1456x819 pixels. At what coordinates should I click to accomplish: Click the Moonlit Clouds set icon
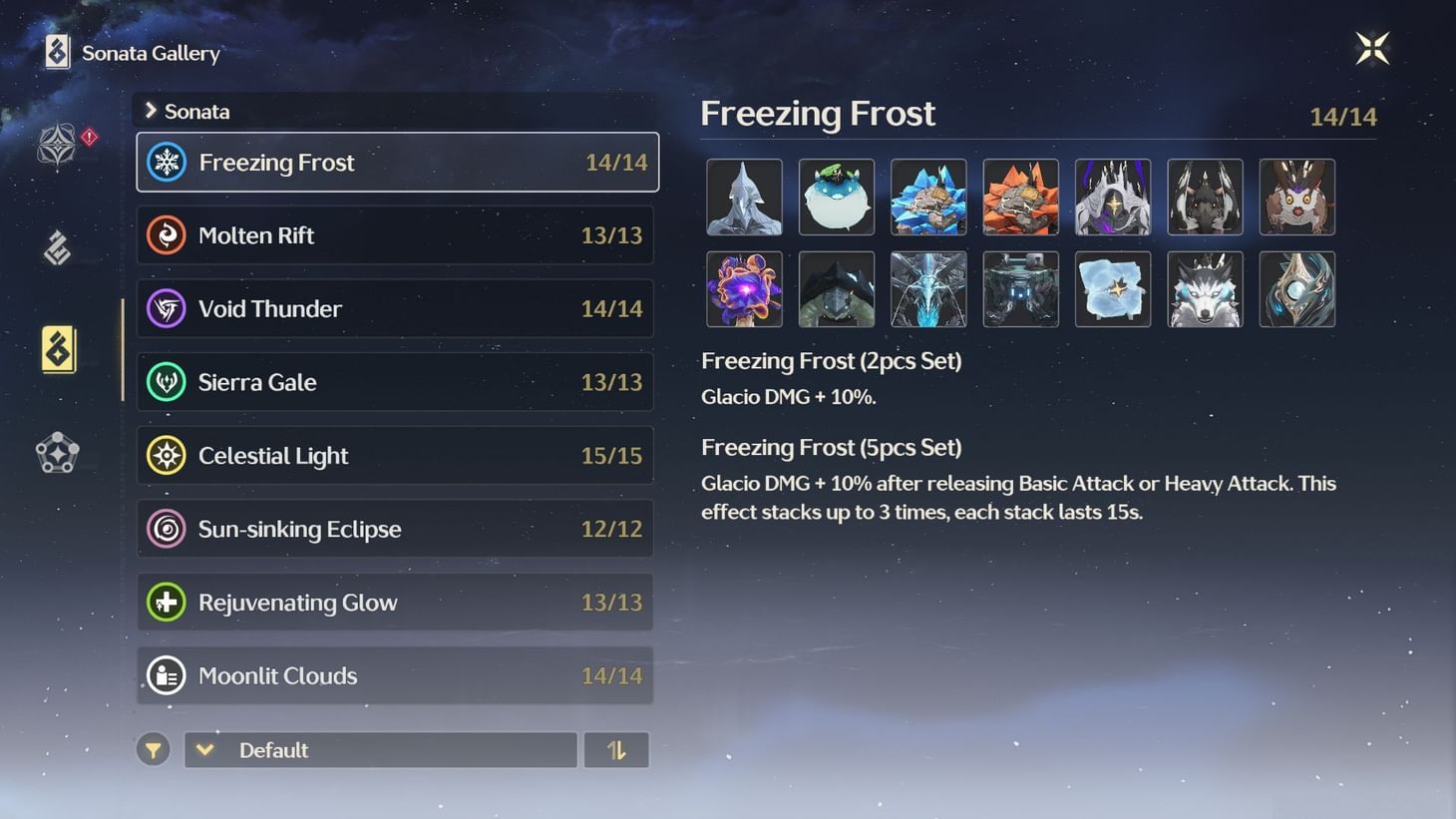click(168, 675)
